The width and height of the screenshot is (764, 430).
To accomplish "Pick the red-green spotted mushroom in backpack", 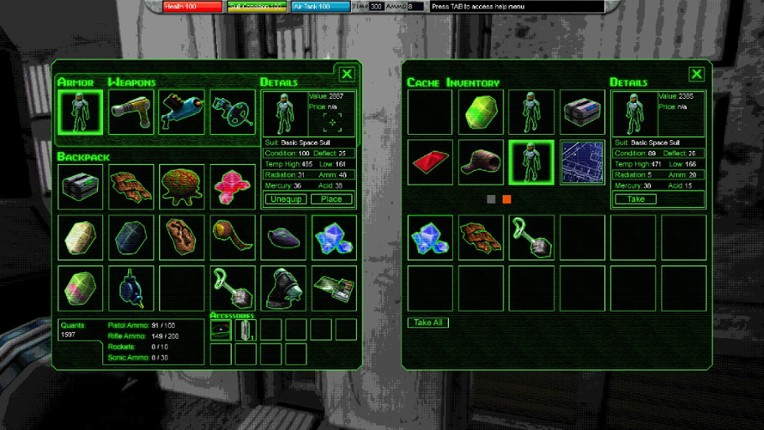I will point(182,187).
